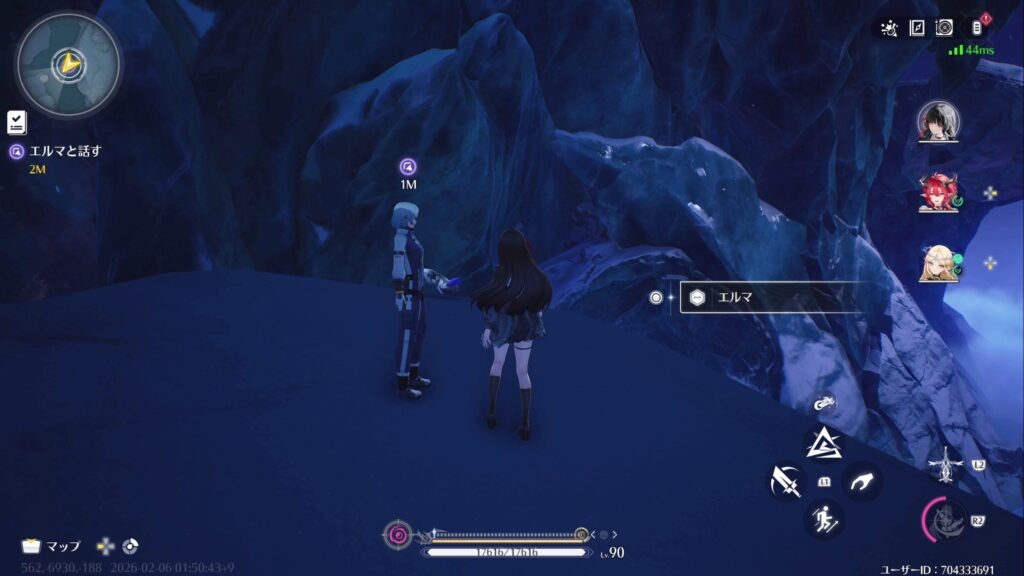Activate the sword attack button

(x=786, y=482)
